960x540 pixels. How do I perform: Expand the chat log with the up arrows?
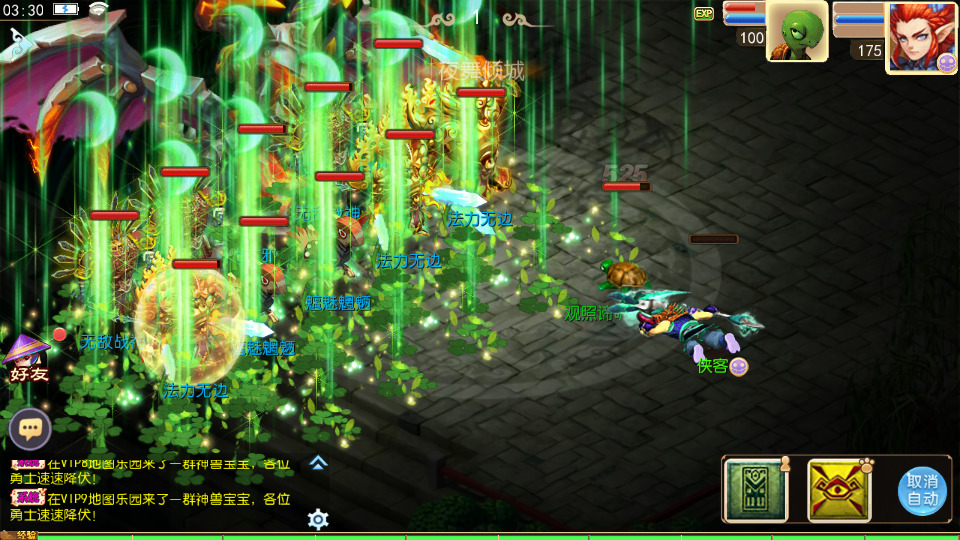click(x=318, y=462)
